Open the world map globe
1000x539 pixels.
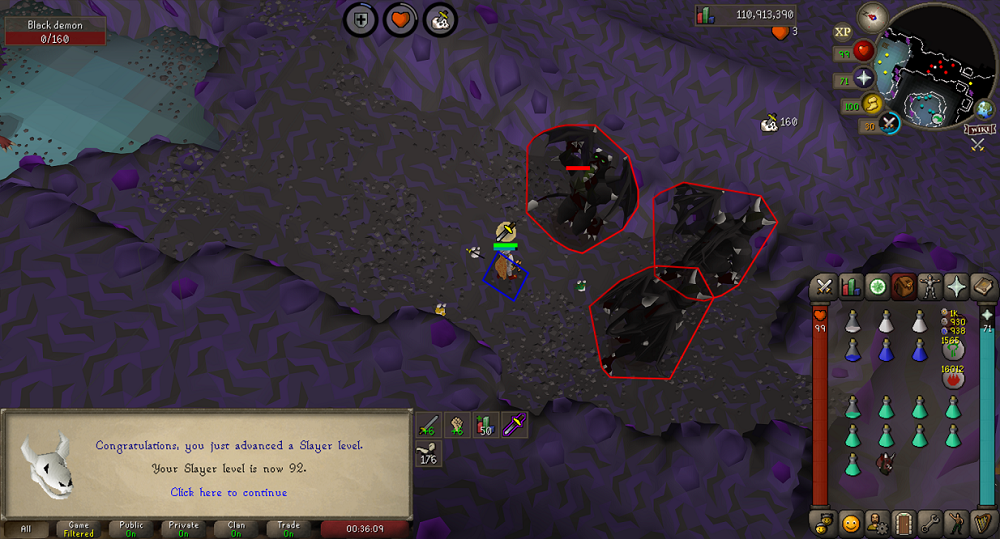(984, 109)
